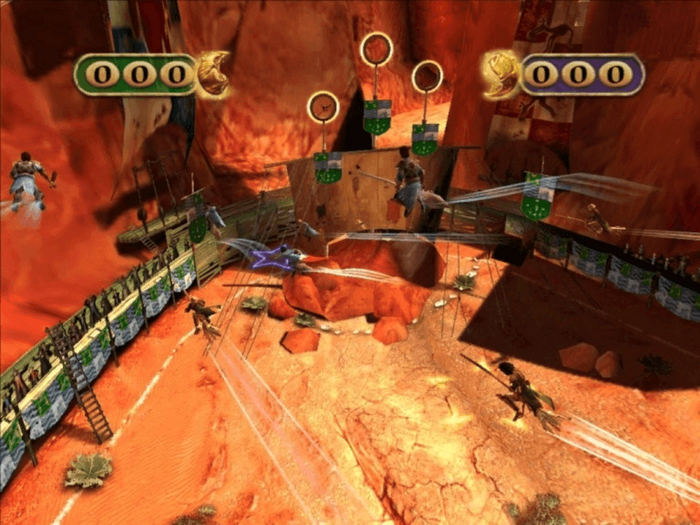Click the gold team crest beside the green score
Viewport: 700px width, 525px height.
pyautogui.click(x=212, y=74)
